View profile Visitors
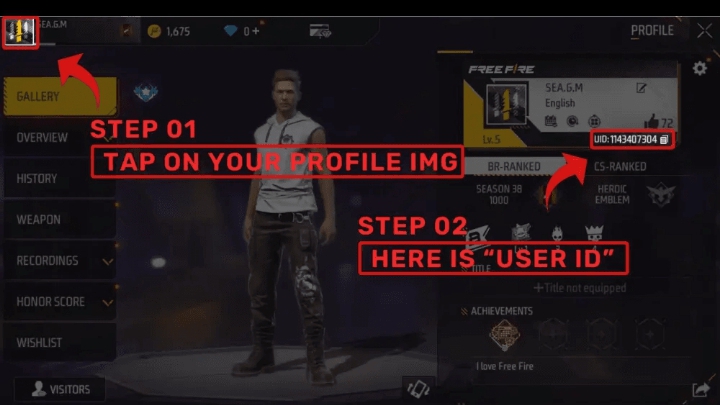This screenshot has width=720, height=405. (61, 389)
